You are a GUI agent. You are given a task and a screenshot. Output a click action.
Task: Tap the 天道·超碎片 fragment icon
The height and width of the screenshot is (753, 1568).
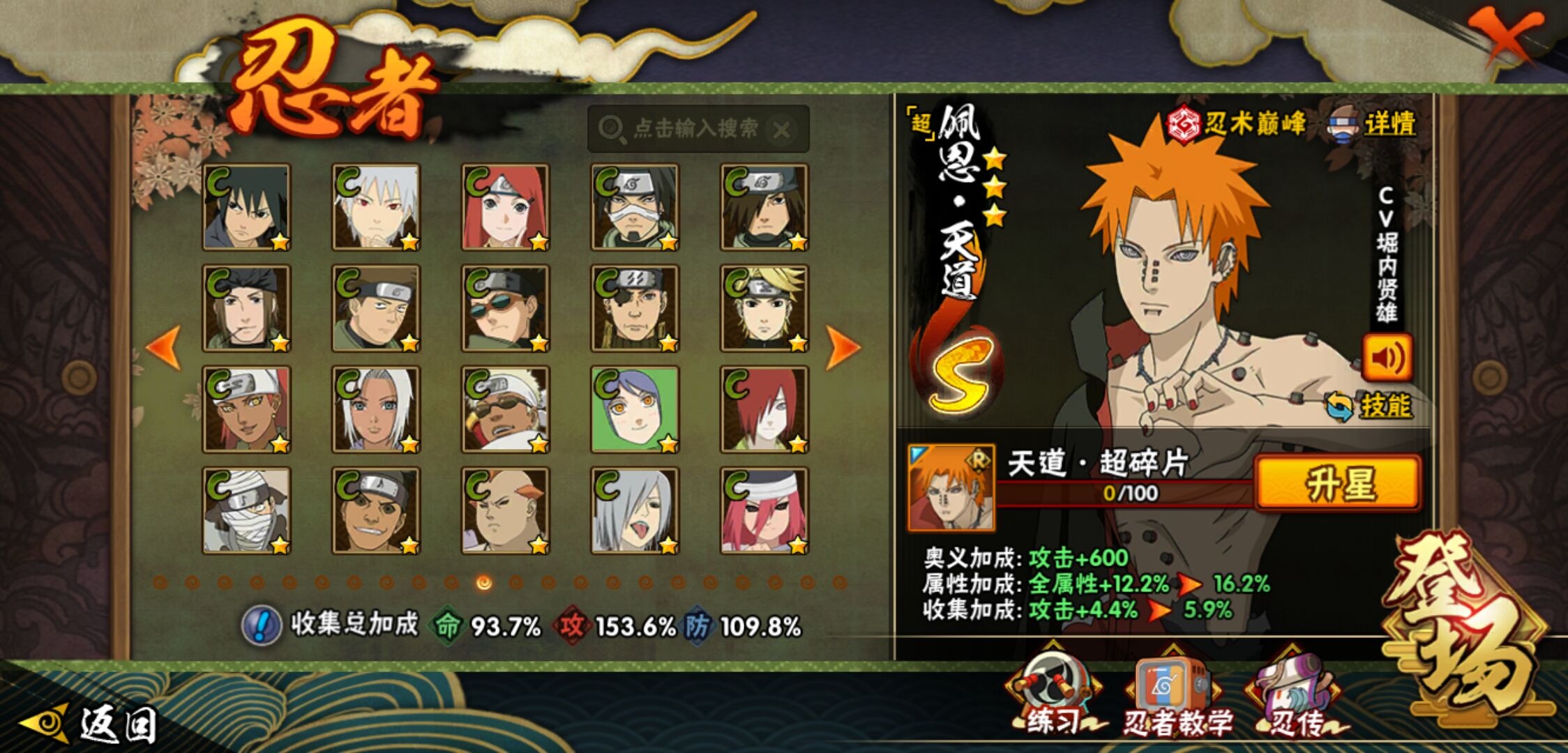tap(951, 487)
